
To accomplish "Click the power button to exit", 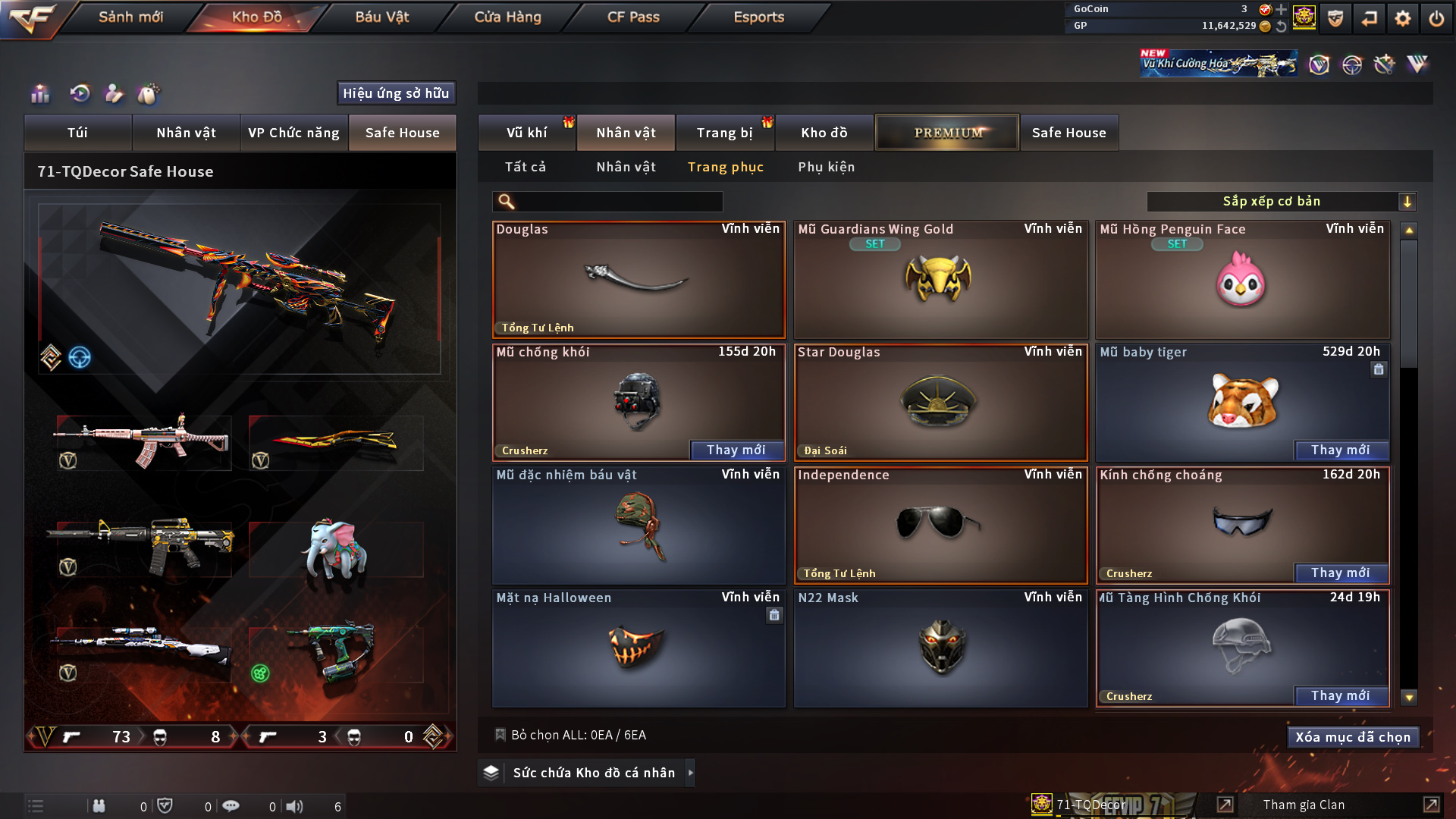I will point(1436,18).
